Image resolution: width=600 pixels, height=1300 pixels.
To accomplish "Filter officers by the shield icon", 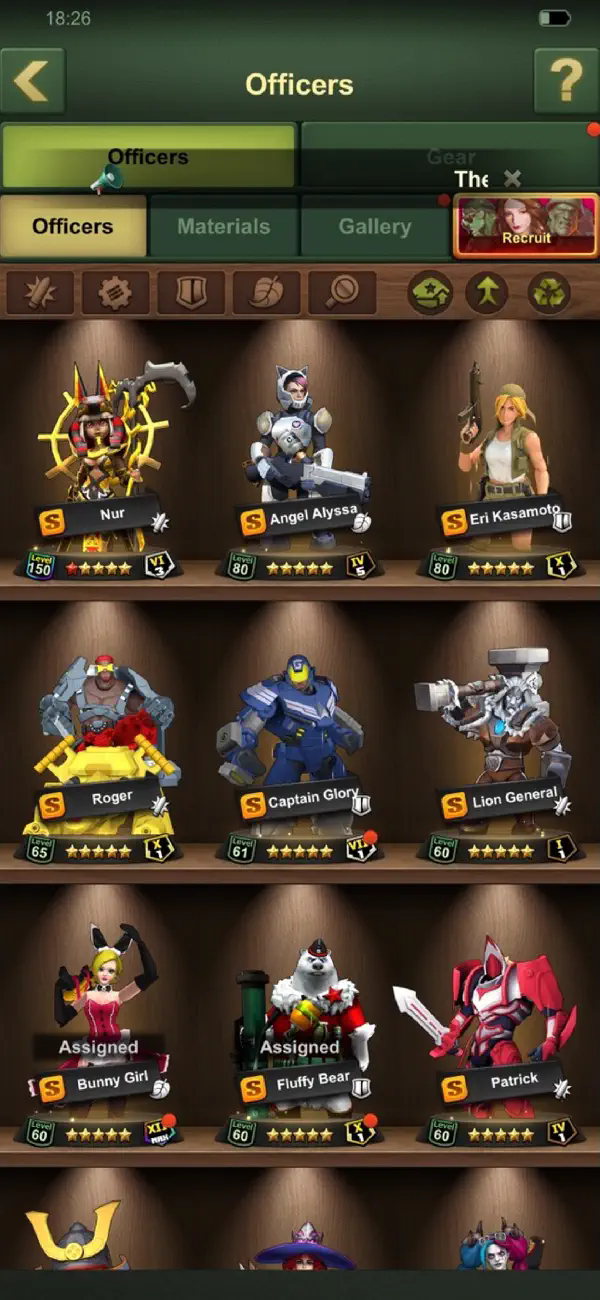I will [x=191, y=293].
